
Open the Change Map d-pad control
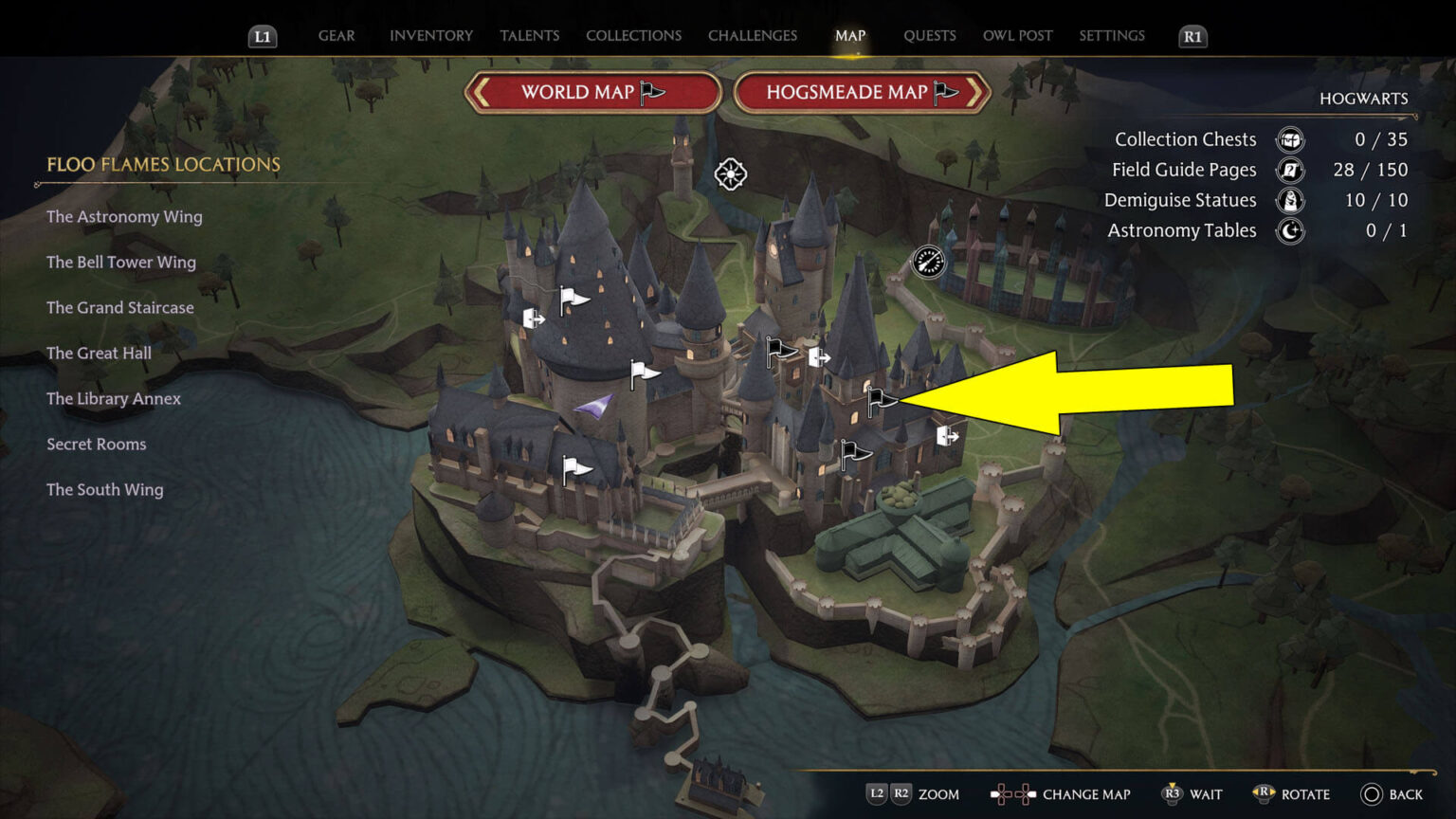coord(1012,794)
